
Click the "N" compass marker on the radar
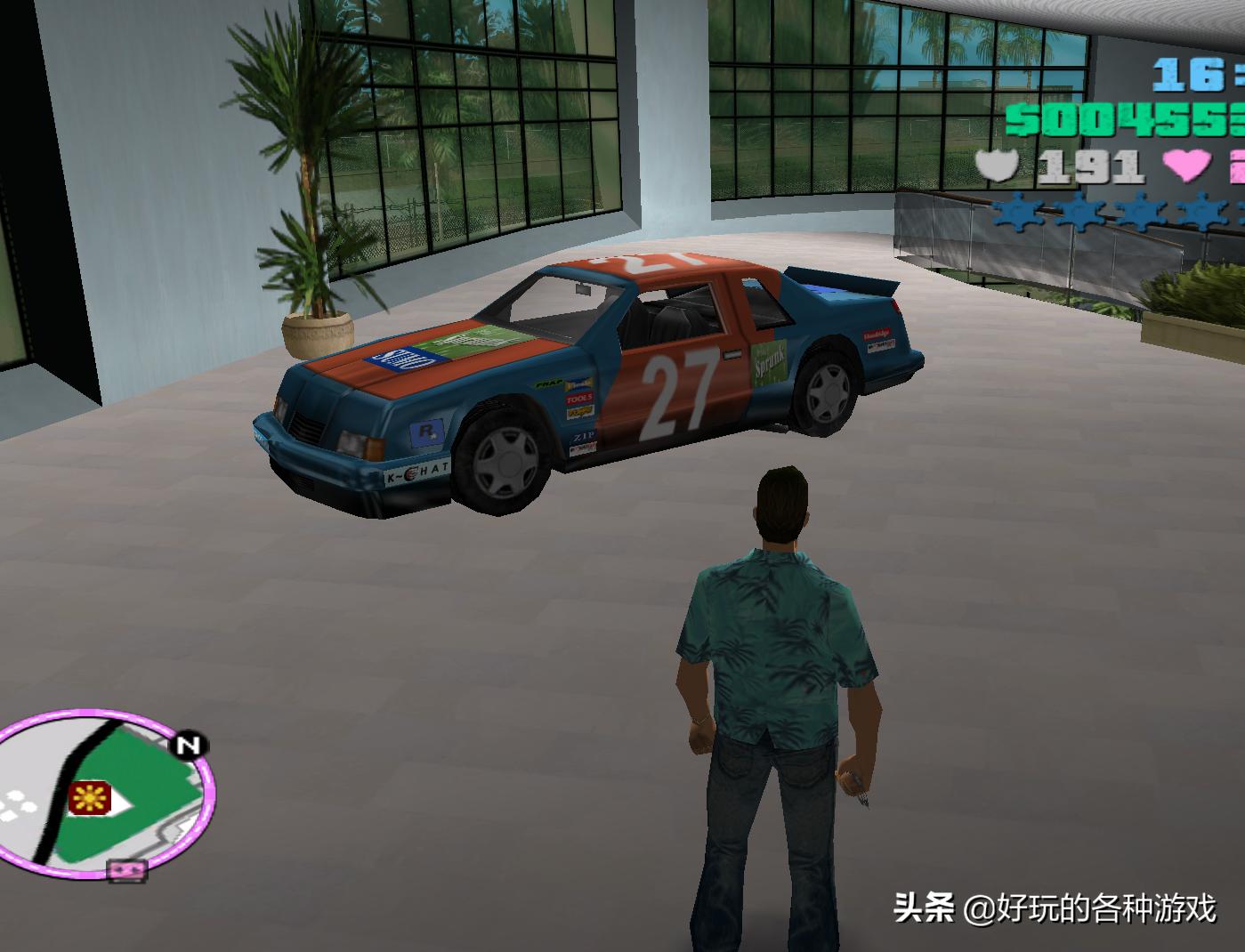[x=188, y=744]
